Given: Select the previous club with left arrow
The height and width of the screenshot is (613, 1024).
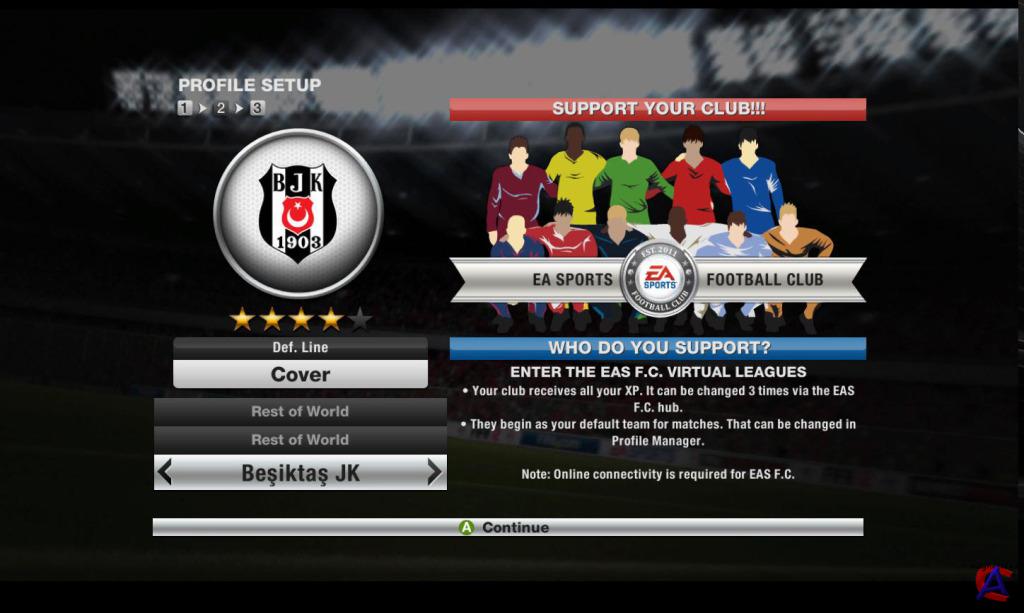Looking at the screenshot, I should coord(166,472).
